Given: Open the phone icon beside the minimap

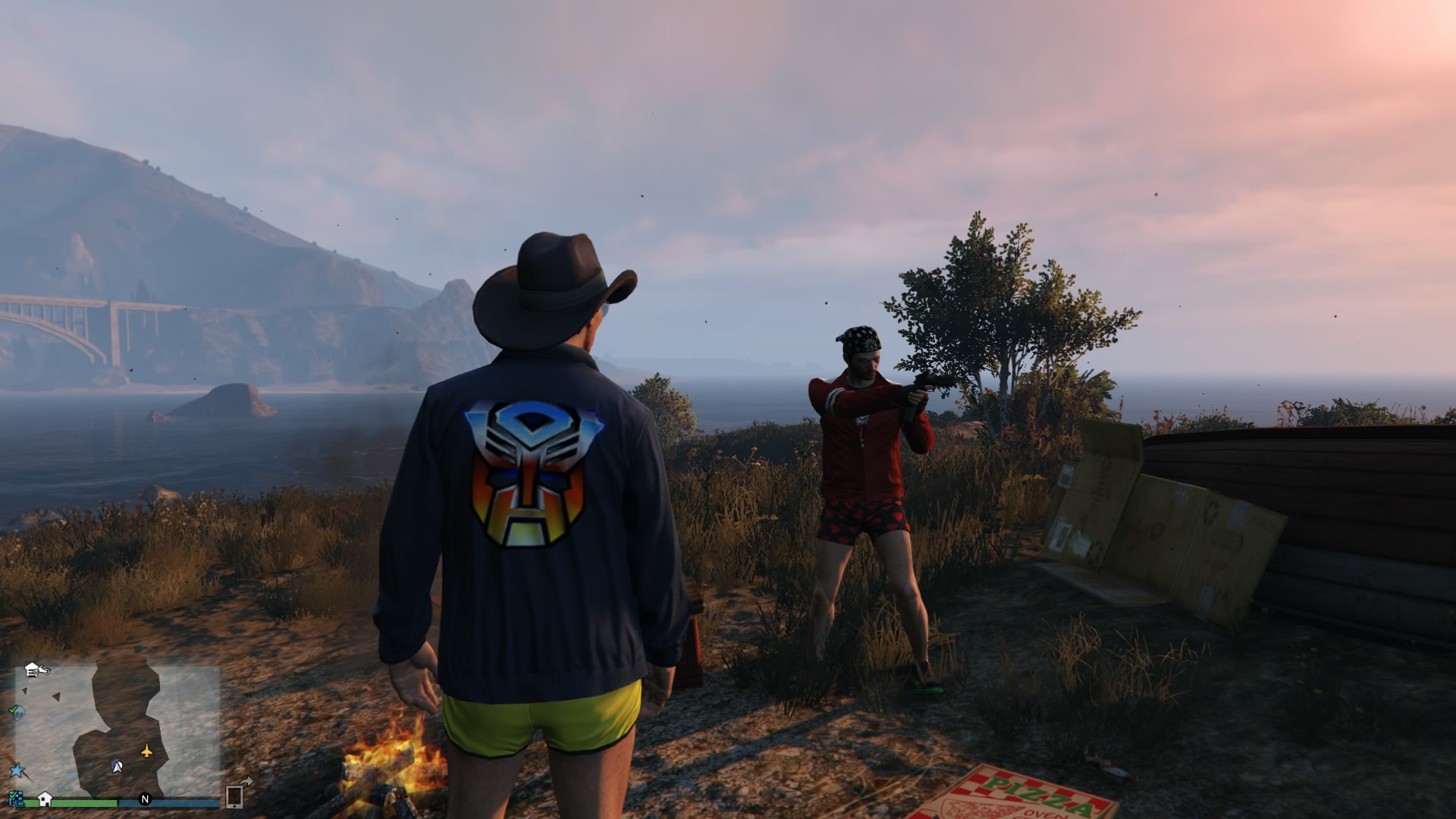Looking at the screenshot, I should 234,796.
